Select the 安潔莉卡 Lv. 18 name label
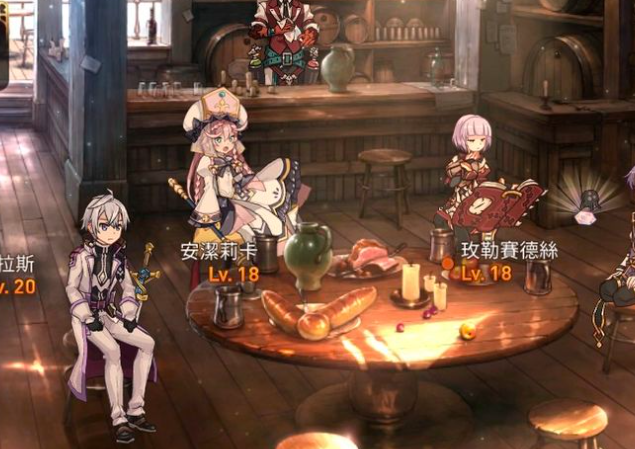This screenshot has width=635, height=449. point(219,262)
